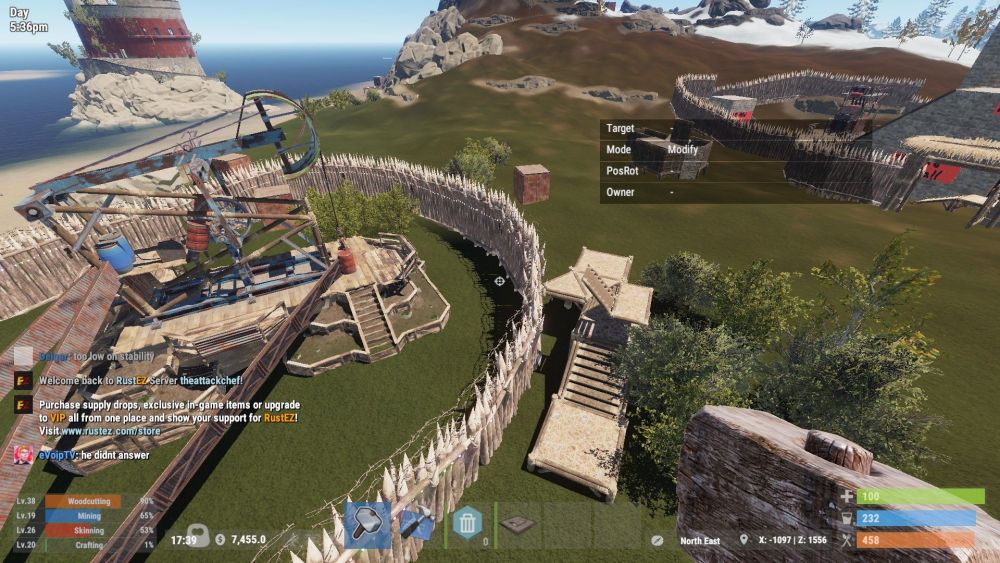This screenshot has width=1000, height=563.
Task: Click the Skinning skill bar
Action: pos(82,530)
